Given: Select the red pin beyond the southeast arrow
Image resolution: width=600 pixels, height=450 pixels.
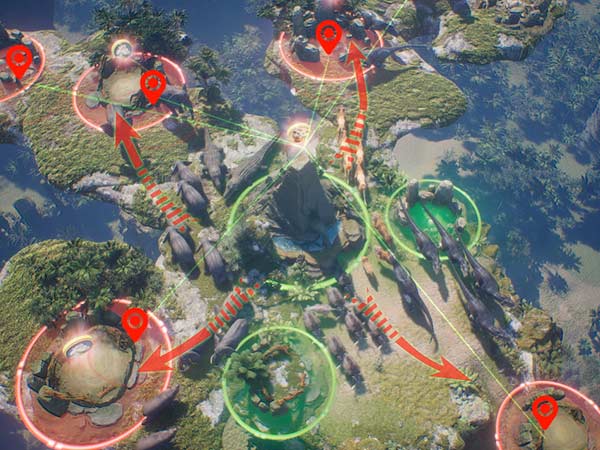Looking at the screenshot, I should point(544,411).
